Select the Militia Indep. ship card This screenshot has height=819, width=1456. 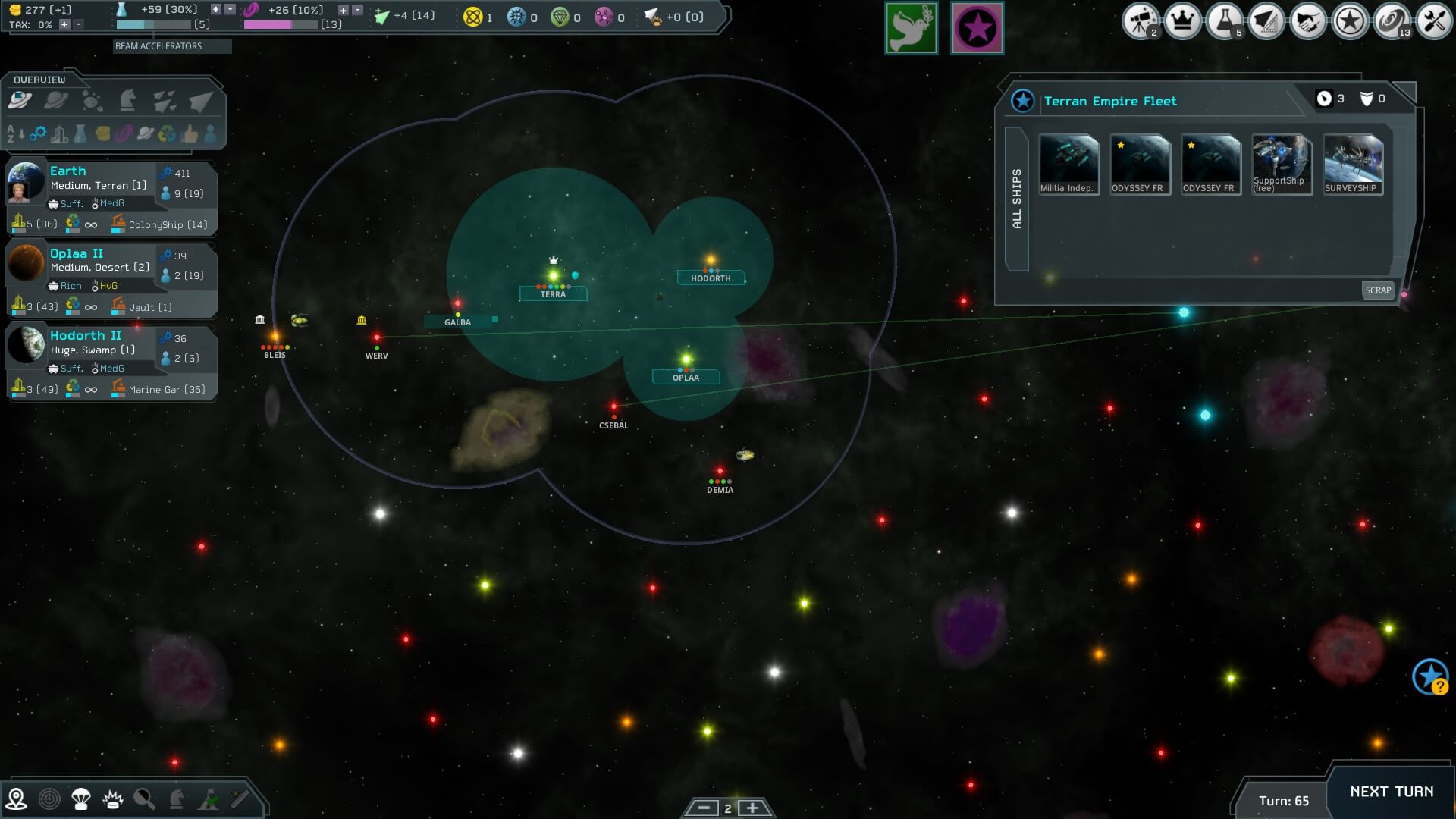[x=1068, y=165]
